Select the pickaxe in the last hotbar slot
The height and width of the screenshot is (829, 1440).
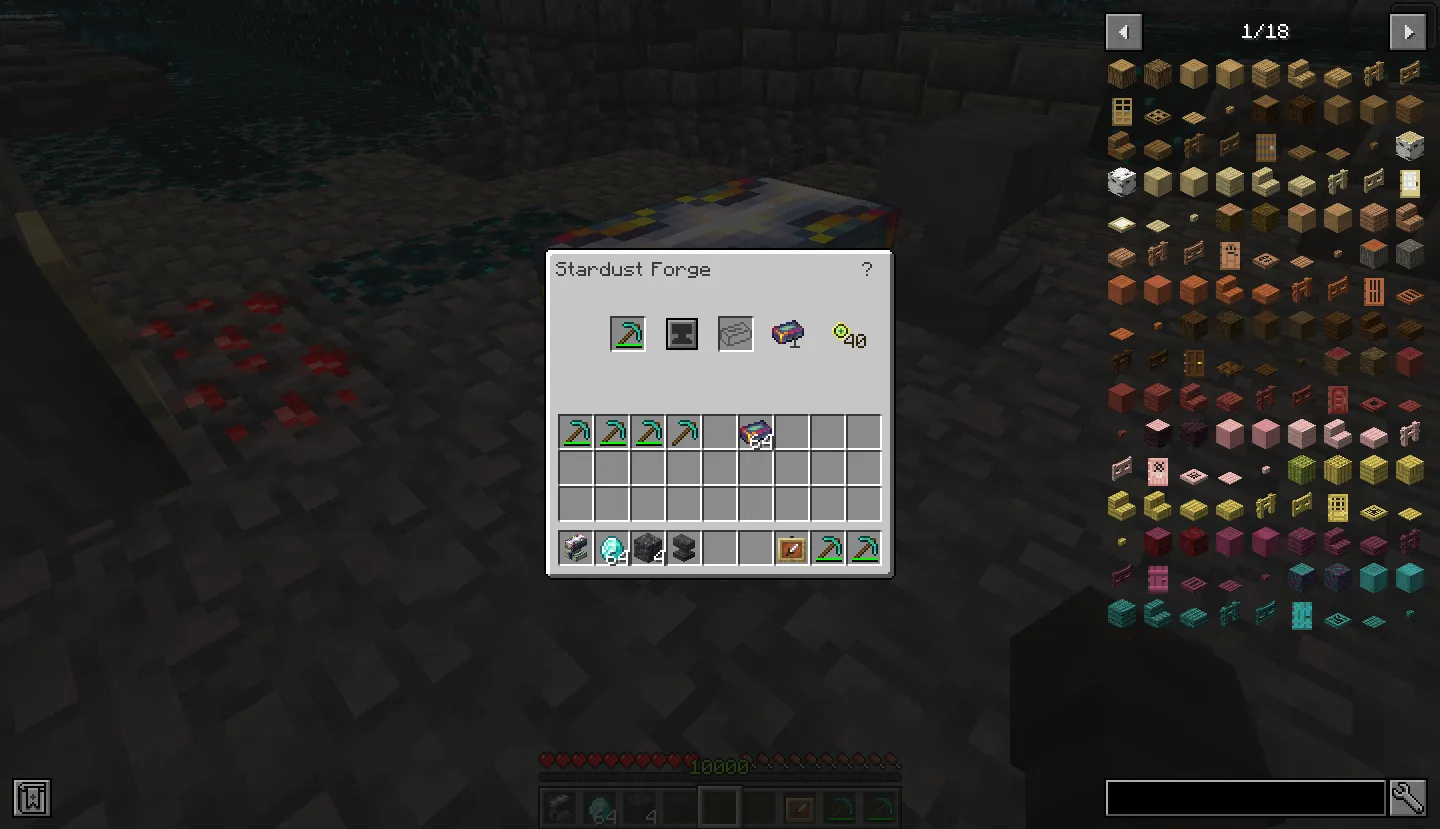862,547
